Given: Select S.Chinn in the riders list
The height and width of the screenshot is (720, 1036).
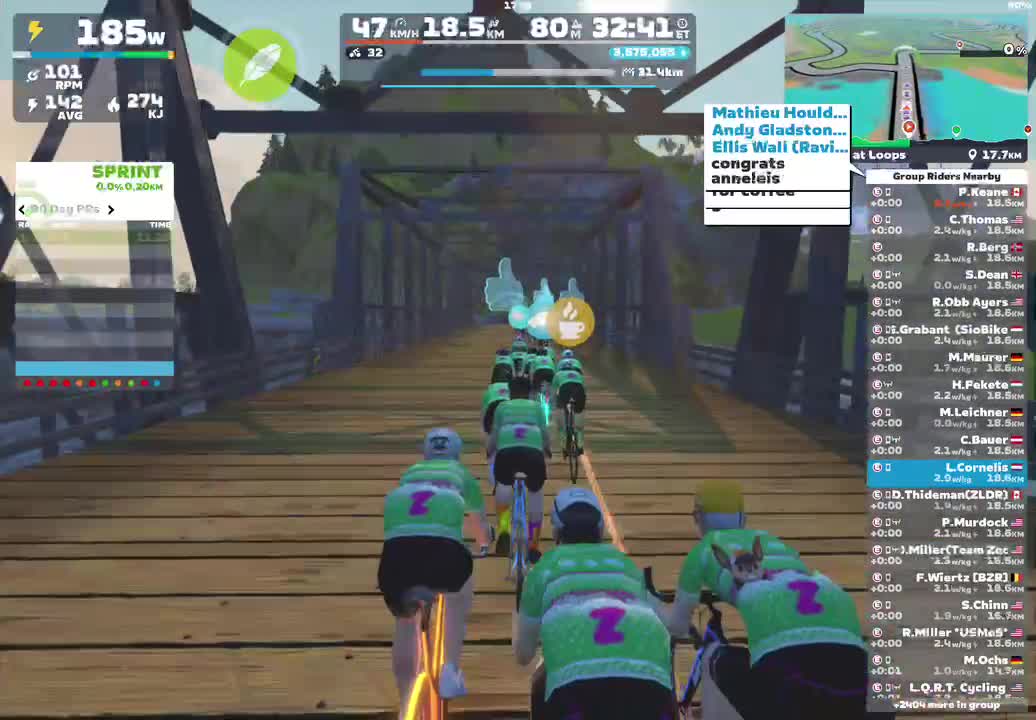Looking at the screenshot, I should [x=946, y=610].
